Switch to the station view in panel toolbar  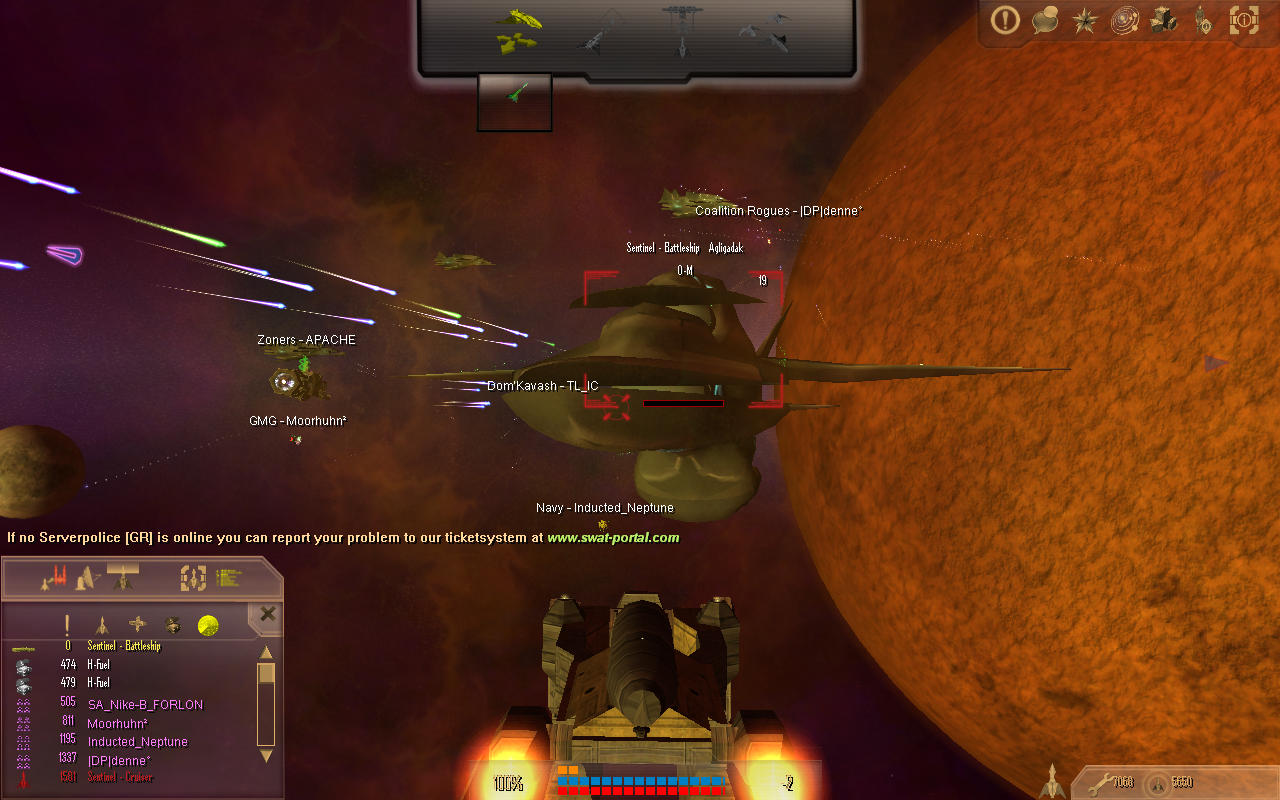point(85,576)
